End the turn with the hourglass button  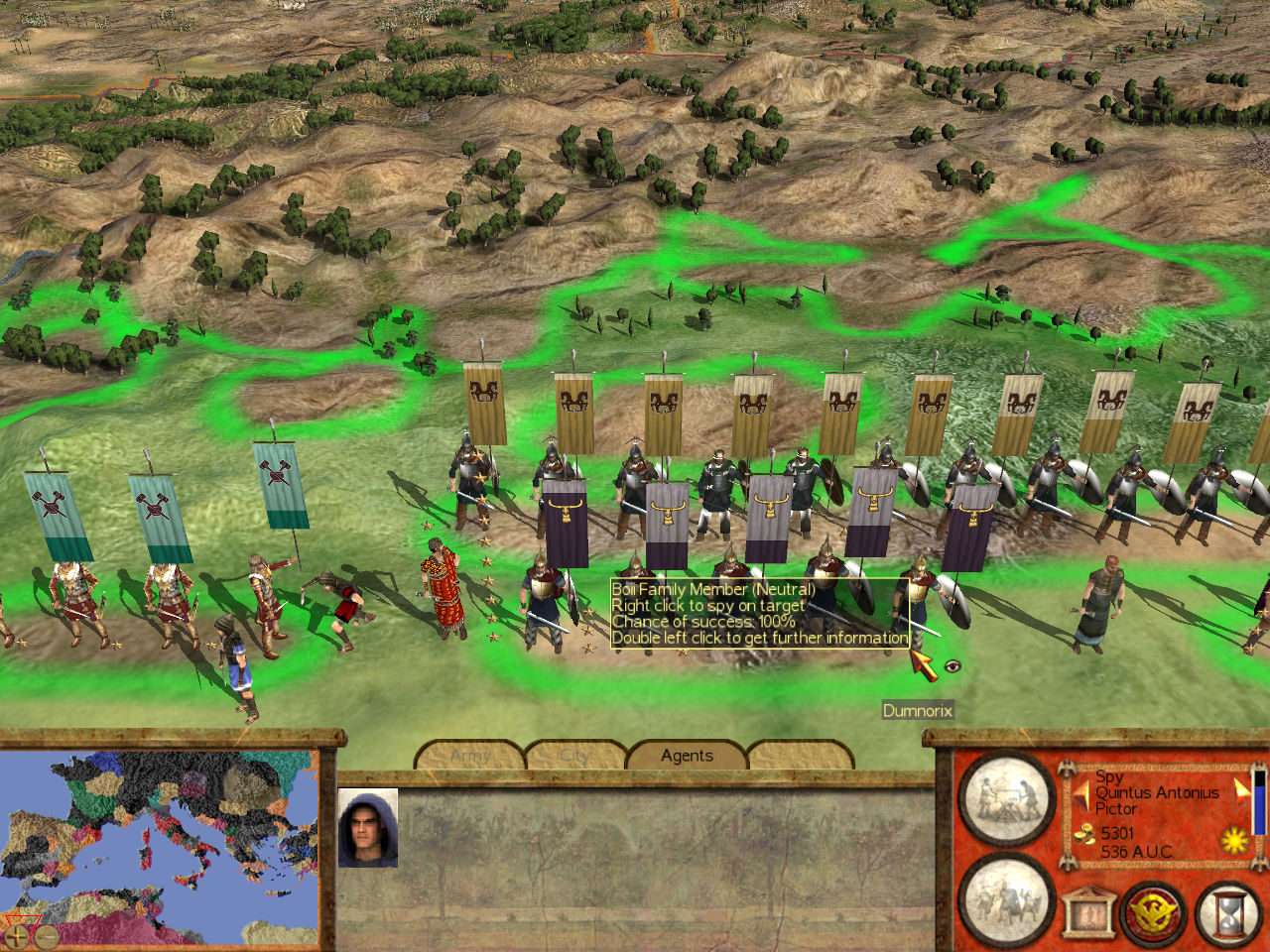(1228, 911)
